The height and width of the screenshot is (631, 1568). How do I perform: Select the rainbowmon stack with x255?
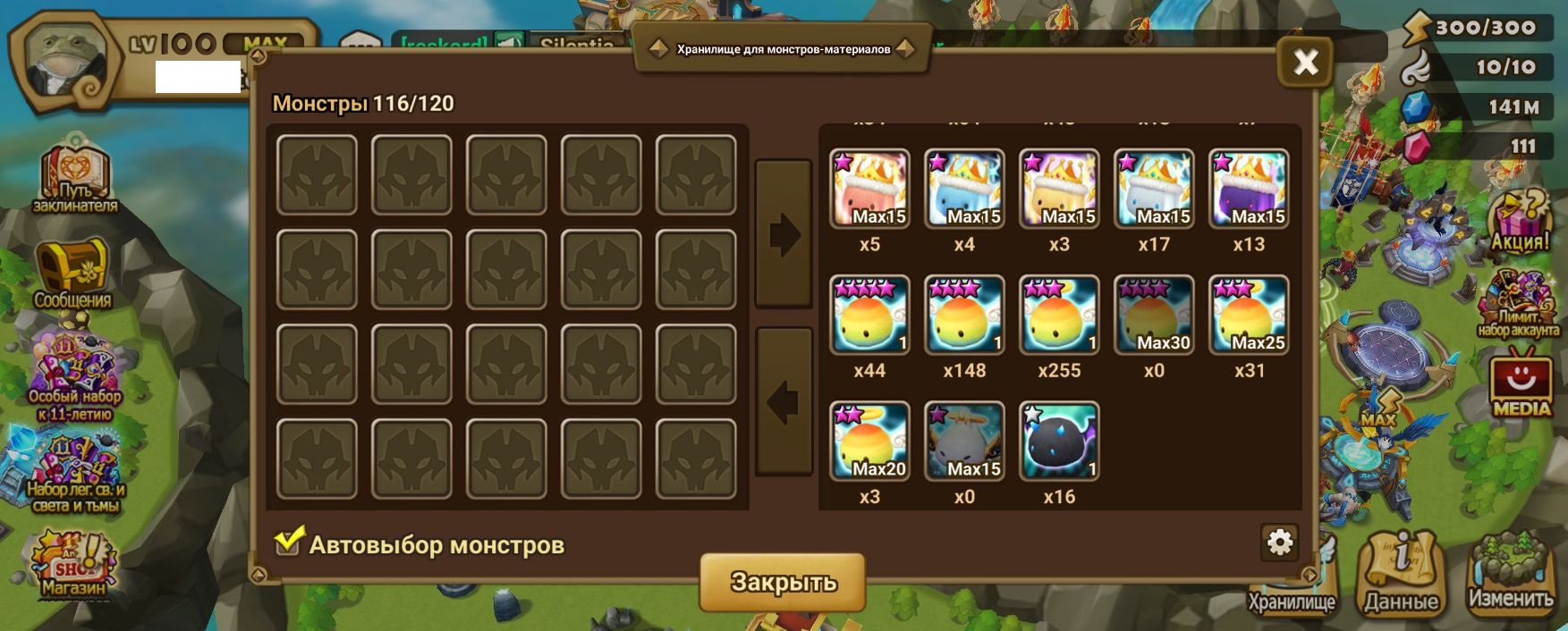1059,315
